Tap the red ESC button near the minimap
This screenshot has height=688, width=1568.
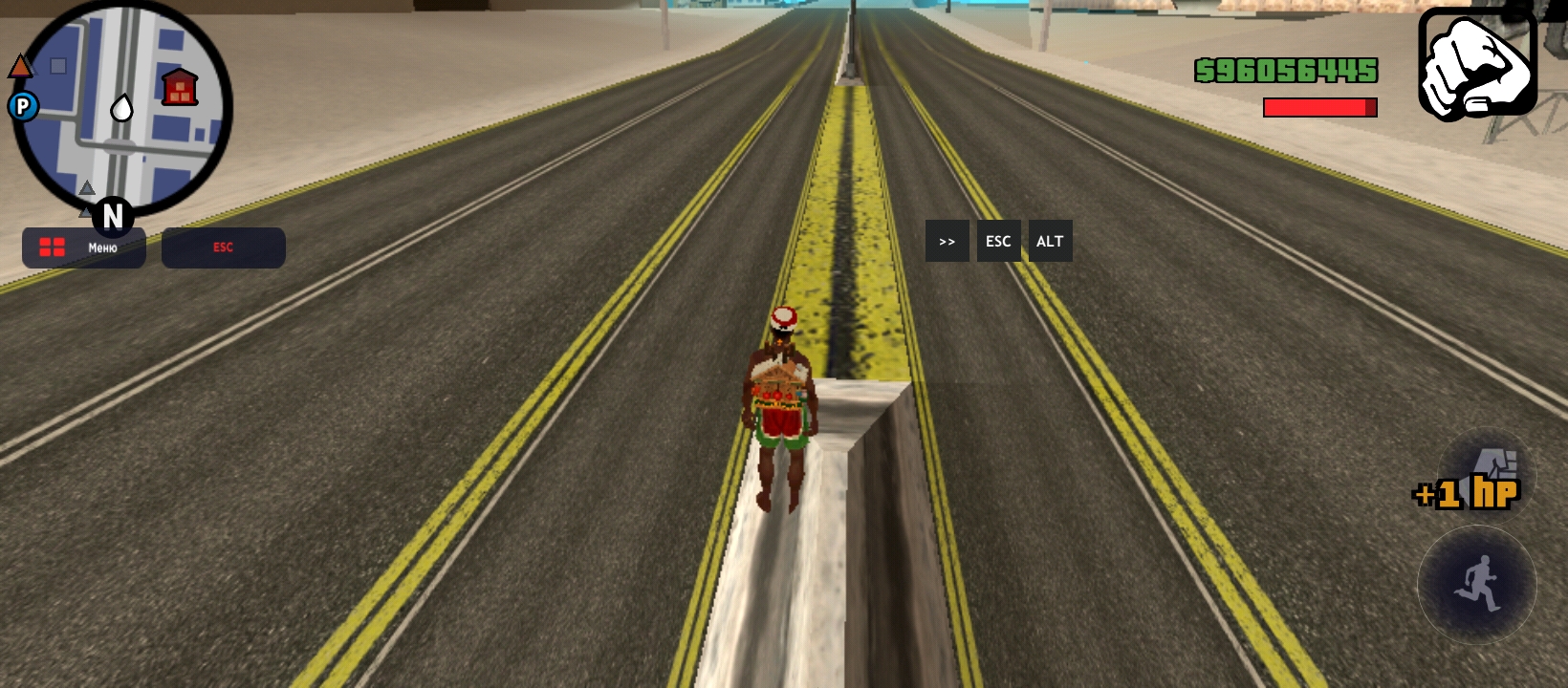[223, 247]
